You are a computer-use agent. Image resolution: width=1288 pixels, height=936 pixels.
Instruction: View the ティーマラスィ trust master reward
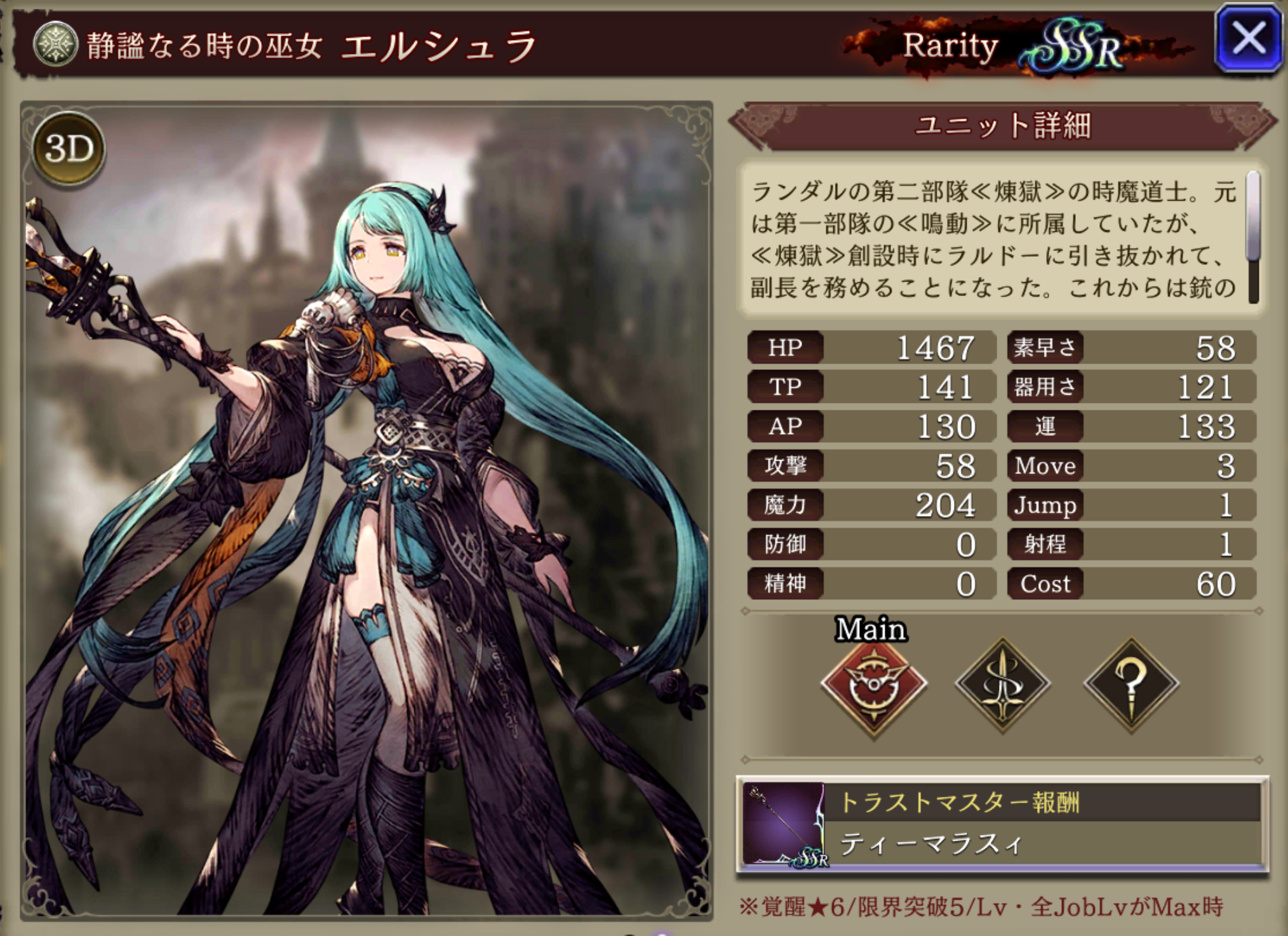tap(1002, 825)
